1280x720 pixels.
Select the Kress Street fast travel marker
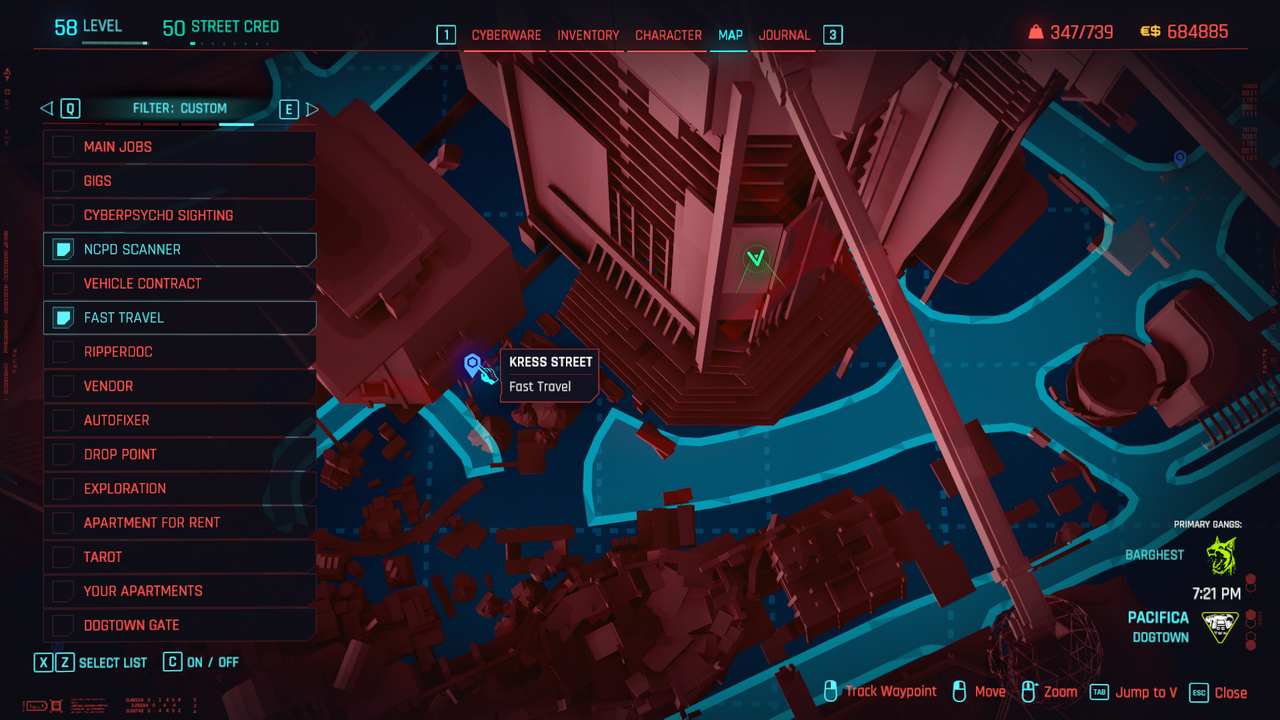point(472,365)
